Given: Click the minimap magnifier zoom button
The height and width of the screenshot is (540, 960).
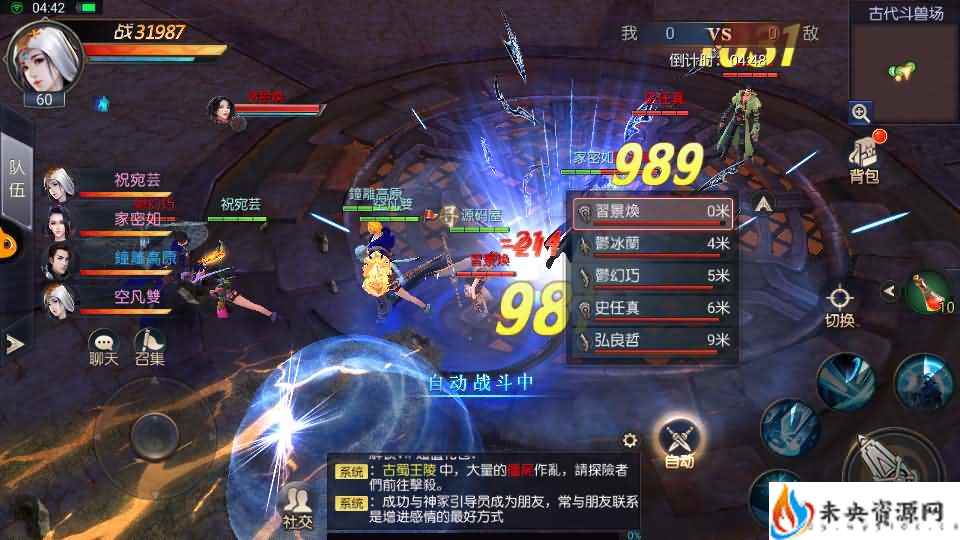Looking at the screenshot, I should click(x=860, y=112).
